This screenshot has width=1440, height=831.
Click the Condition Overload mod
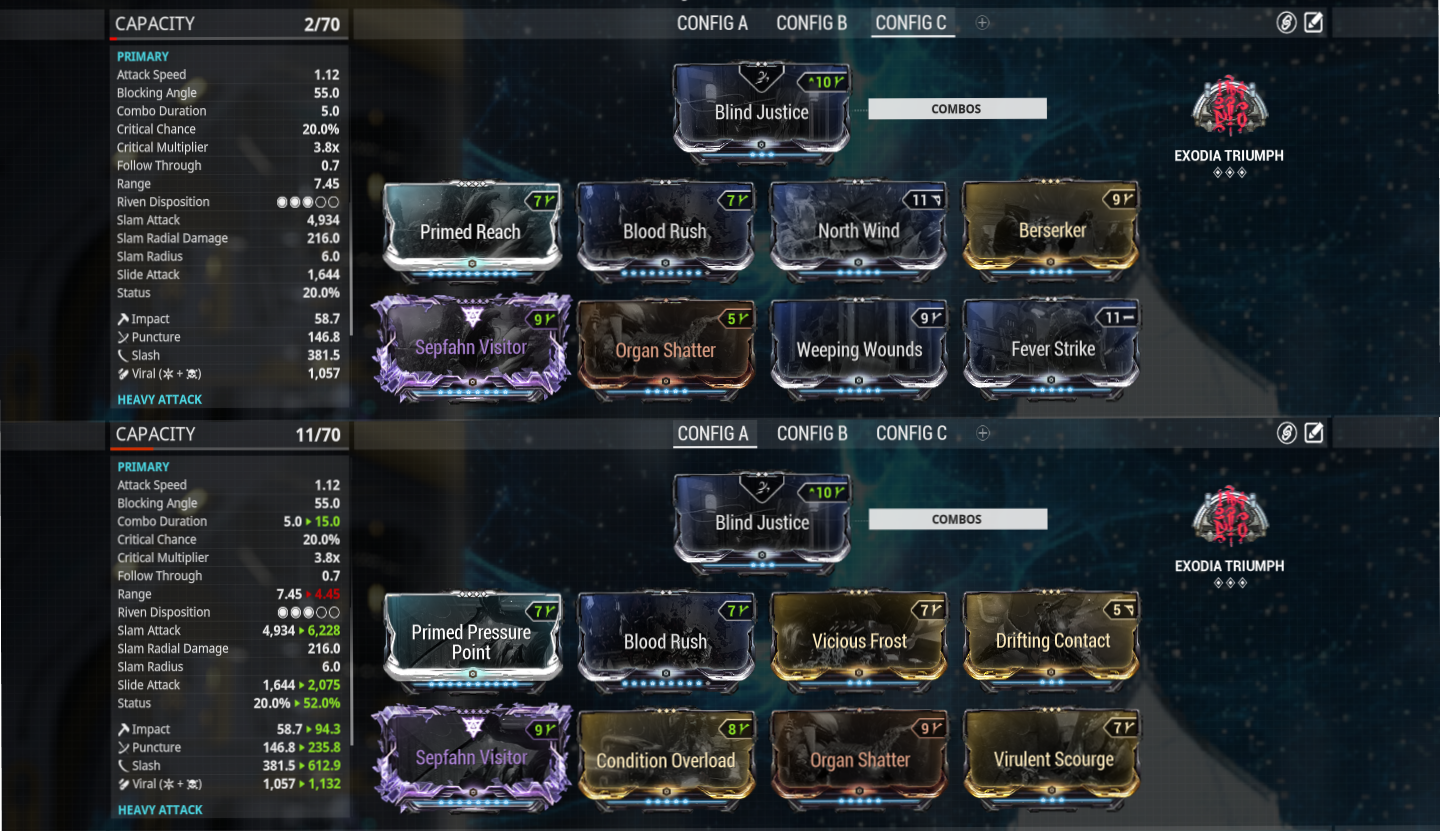click(665, 759)
